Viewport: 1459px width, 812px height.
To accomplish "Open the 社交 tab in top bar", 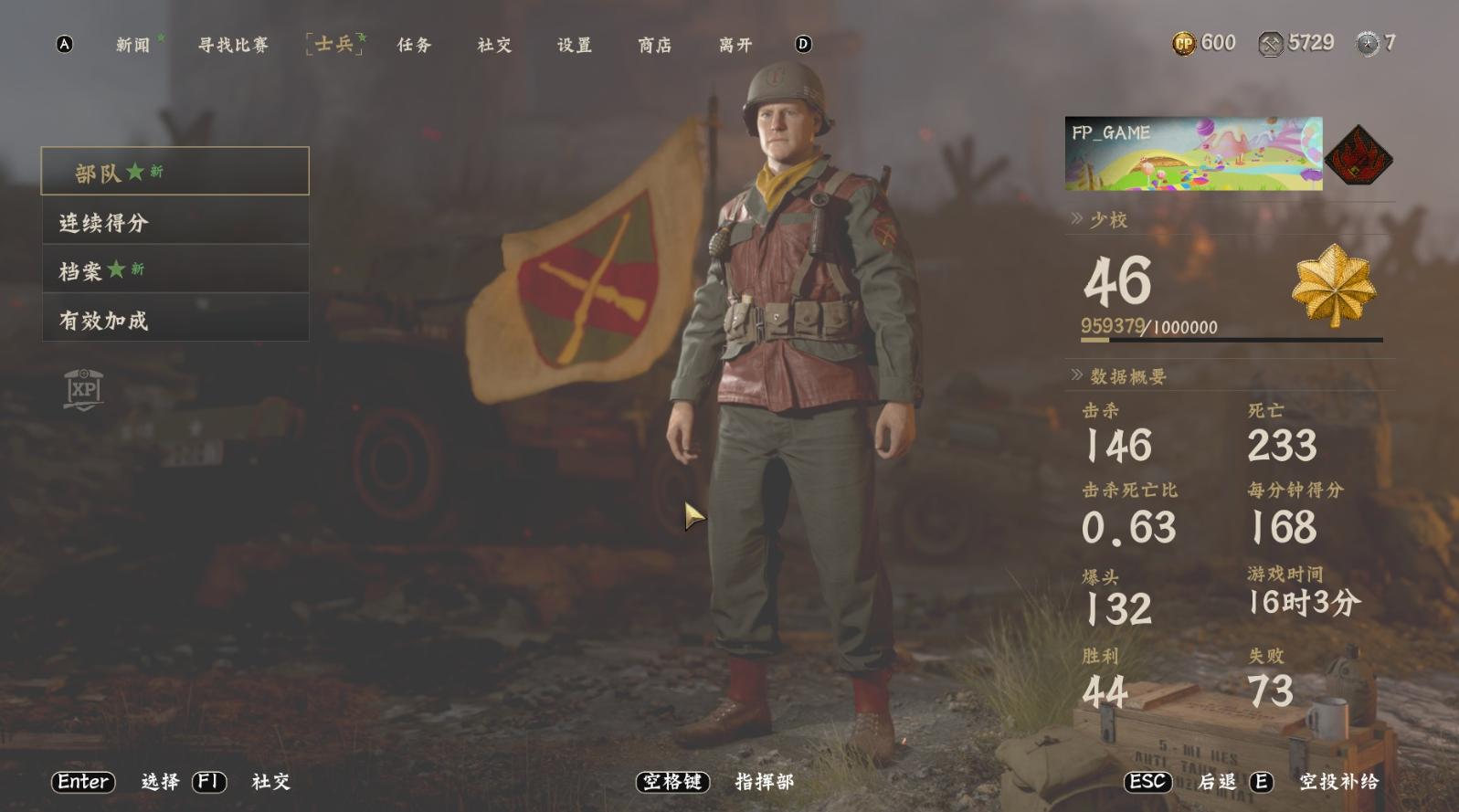I will [x=494, y=45].
